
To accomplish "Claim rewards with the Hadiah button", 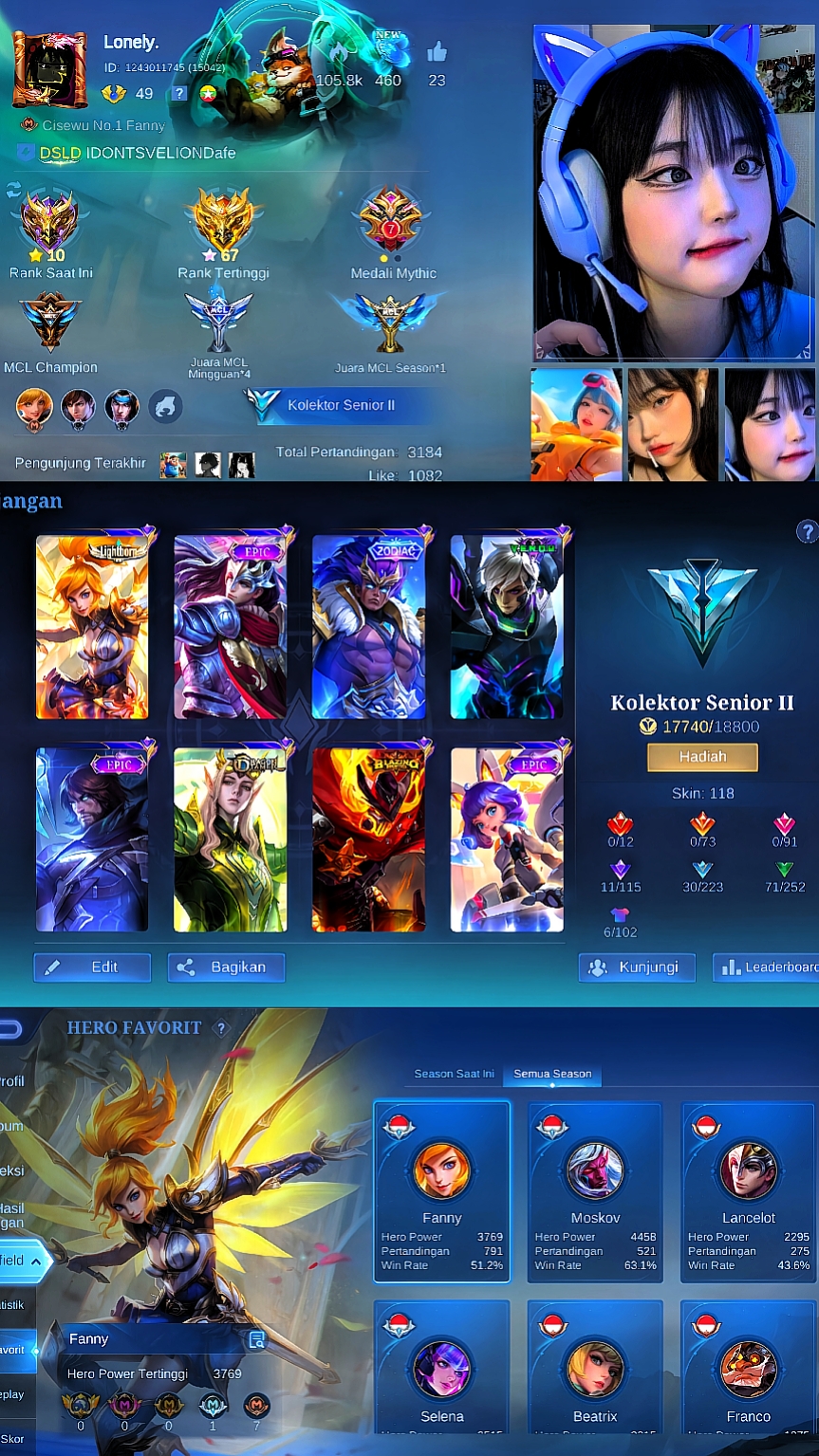I will [x=702, y=757].
